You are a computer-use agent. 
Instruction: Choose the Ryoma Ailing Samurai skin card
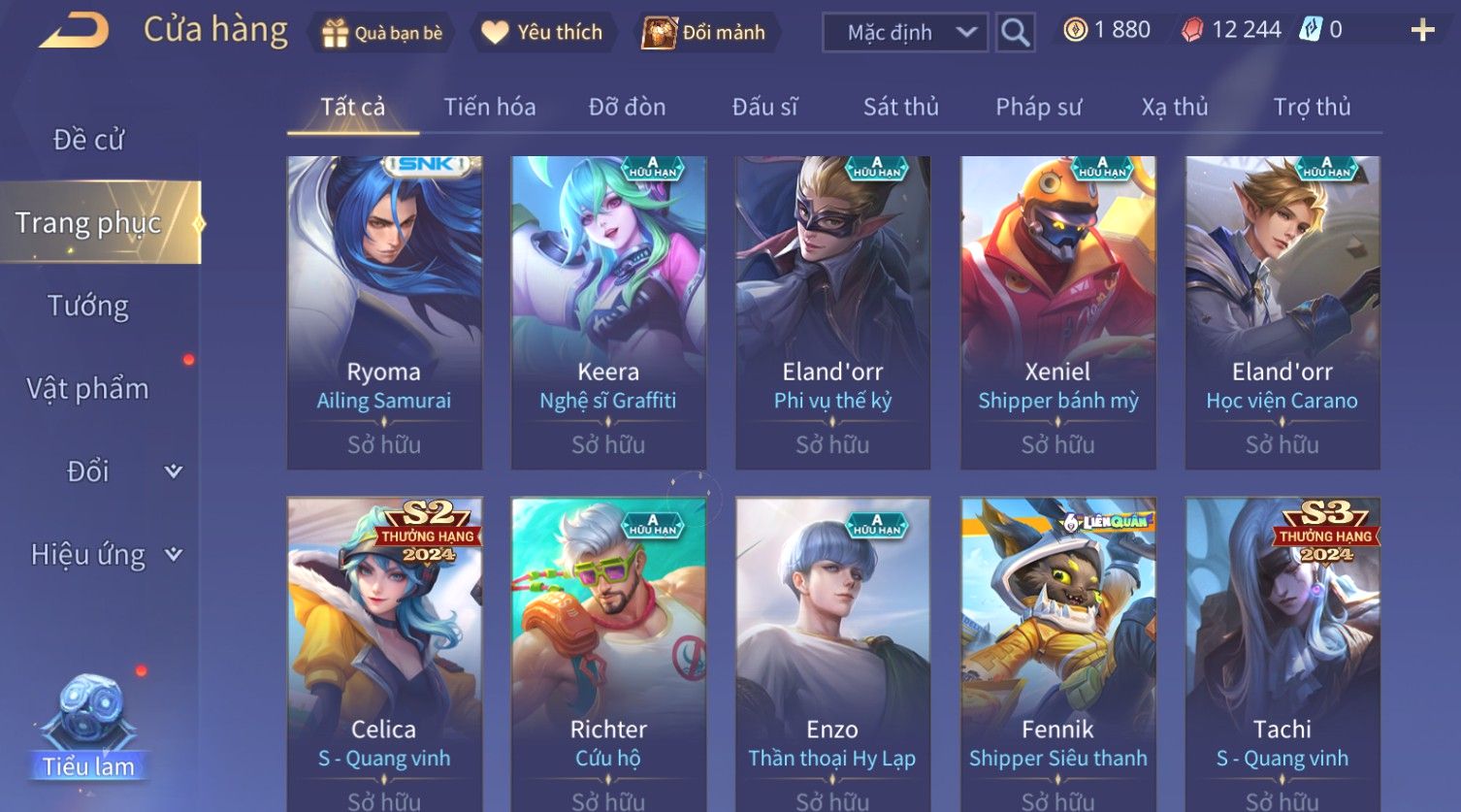(x=384, y=312)
